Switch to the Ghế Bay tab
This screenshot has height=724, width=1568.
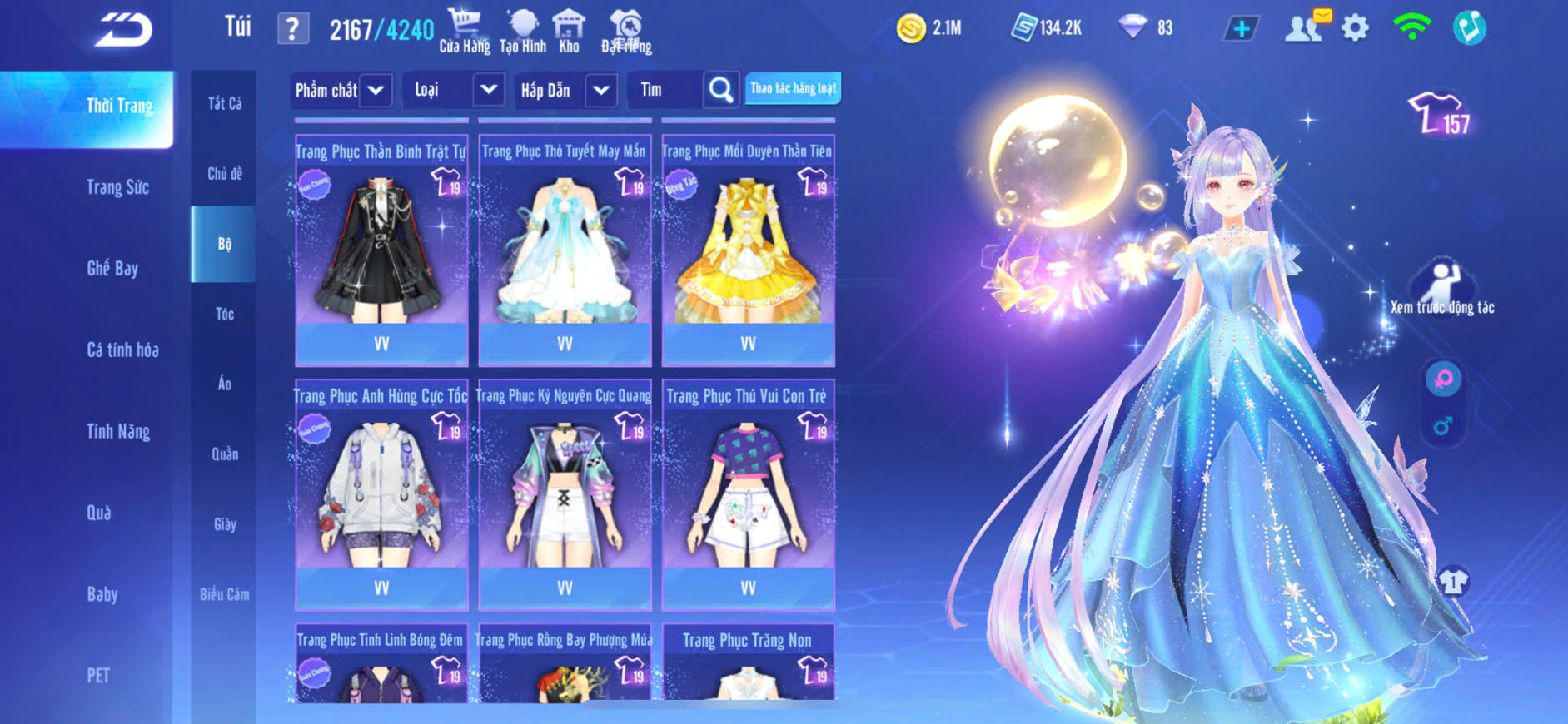click(112, 269)
